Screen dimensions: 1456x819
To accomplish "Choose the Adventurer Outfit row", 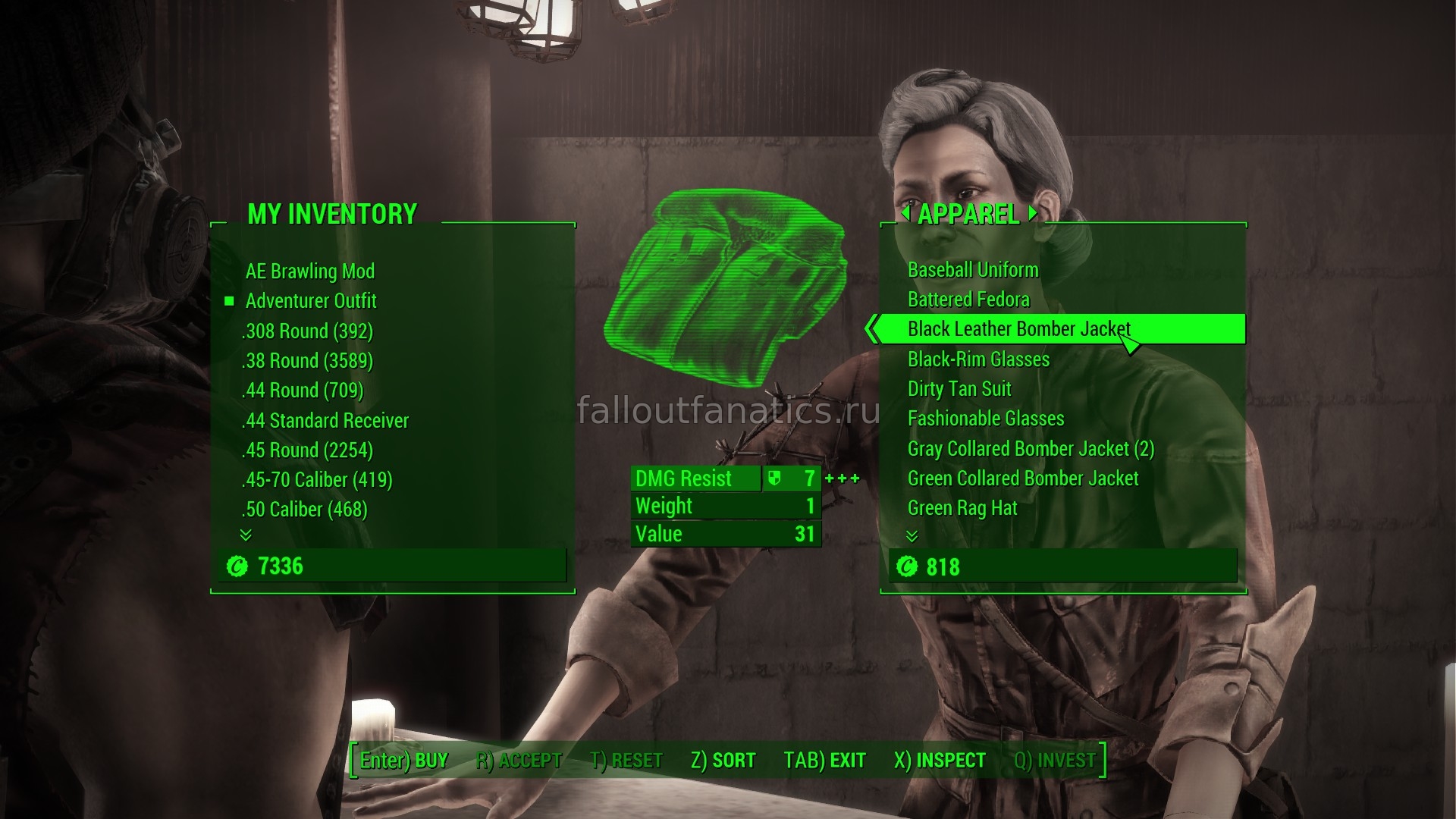I will 311,301.
